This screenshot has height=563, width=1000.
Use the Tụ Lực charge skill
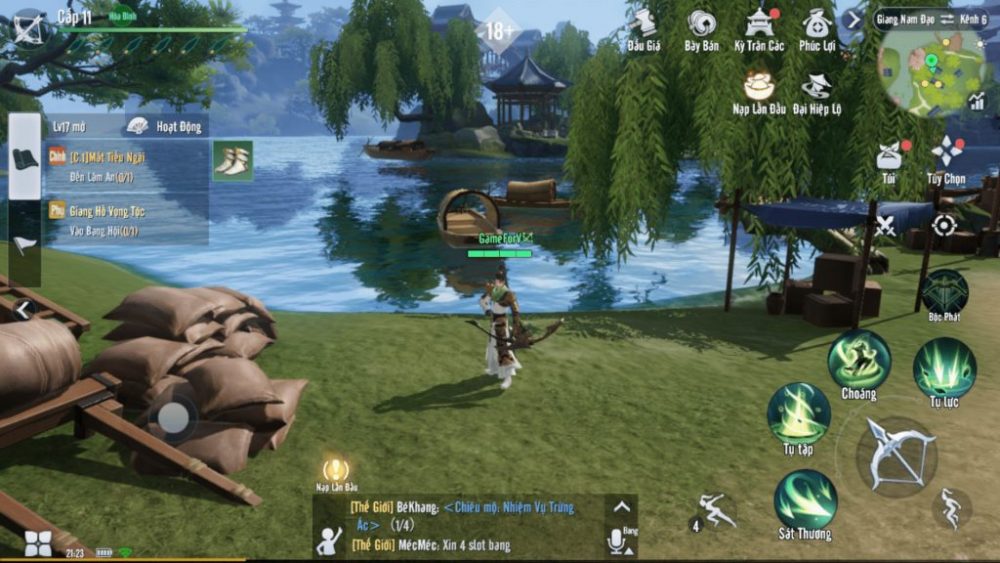[x=944, y=366]
